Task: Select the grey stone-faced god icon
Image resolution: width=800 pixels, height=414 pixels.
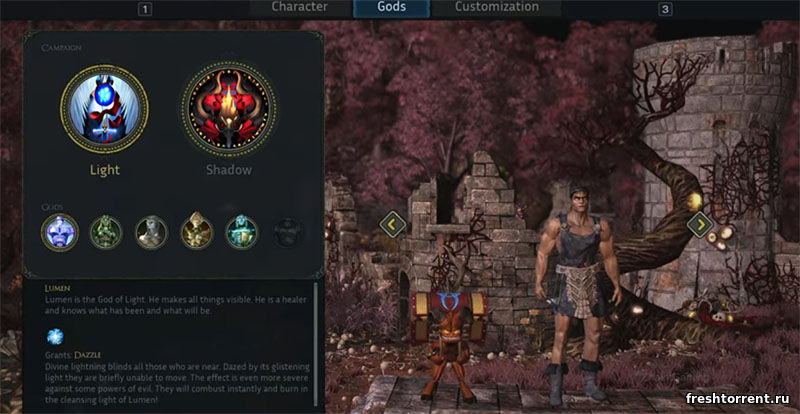Action: 151,232
